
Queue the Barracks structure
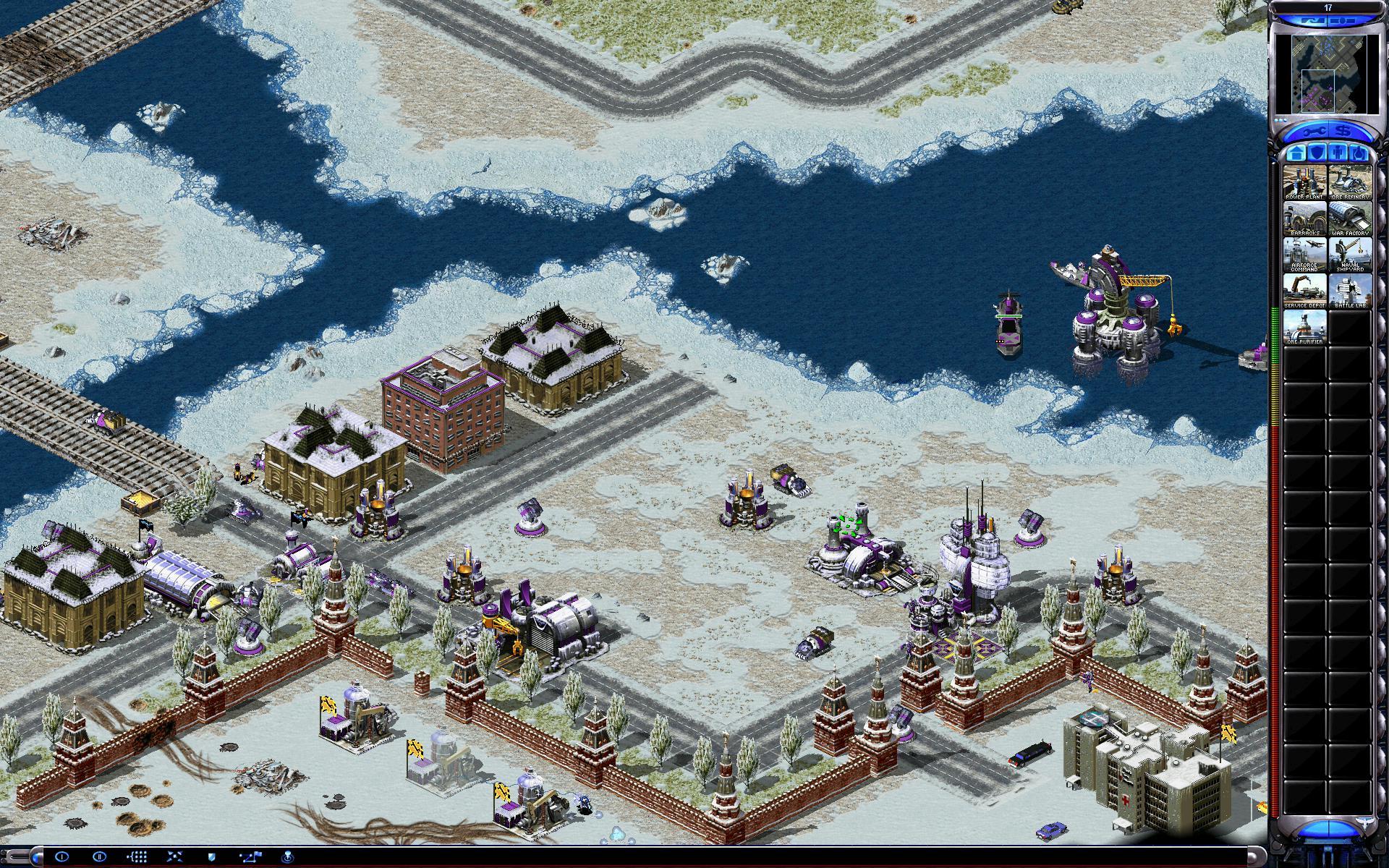point(1305,218)
